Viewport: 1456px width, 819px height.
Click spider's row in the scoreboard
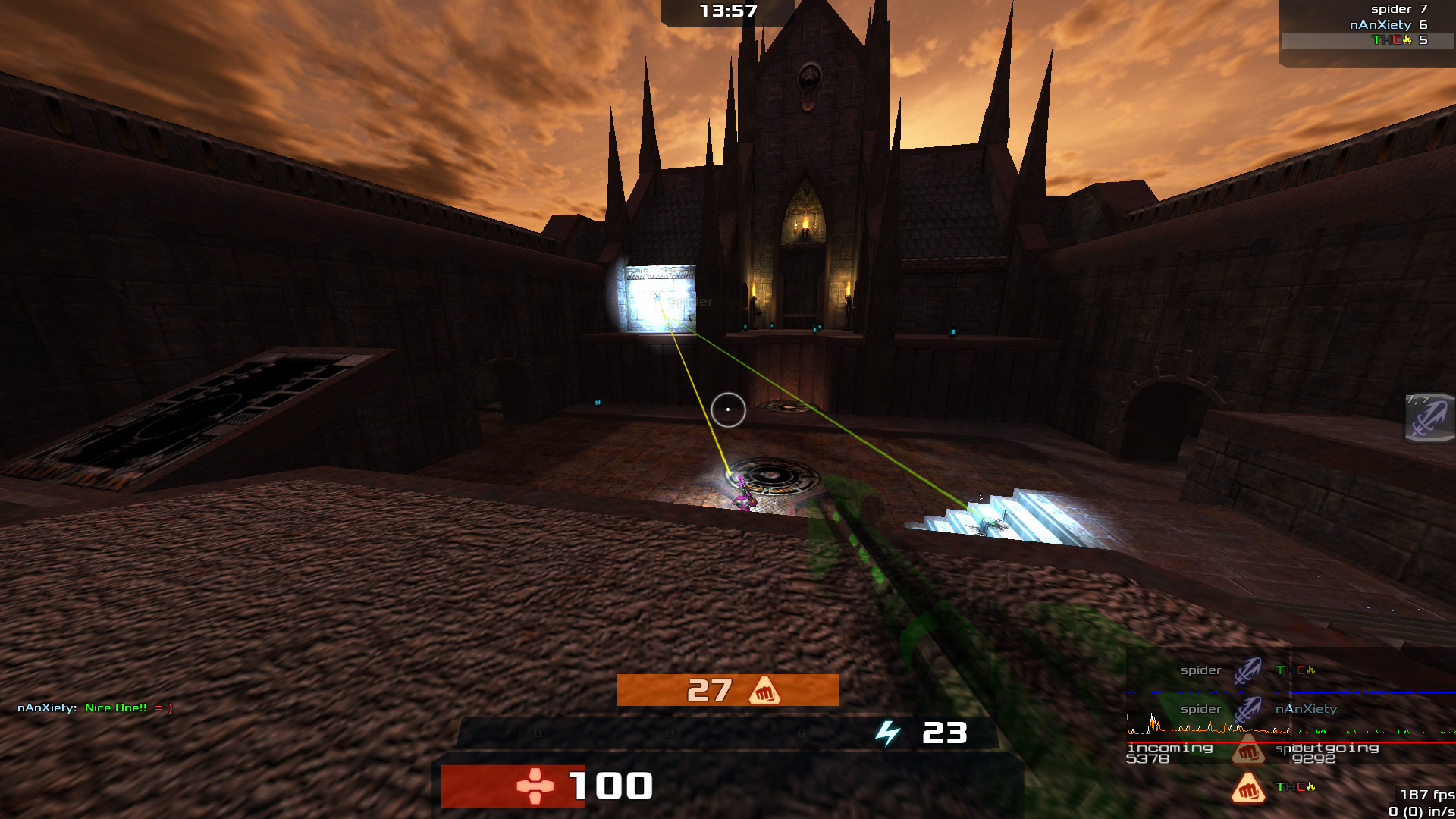(x=1398, y=9)
